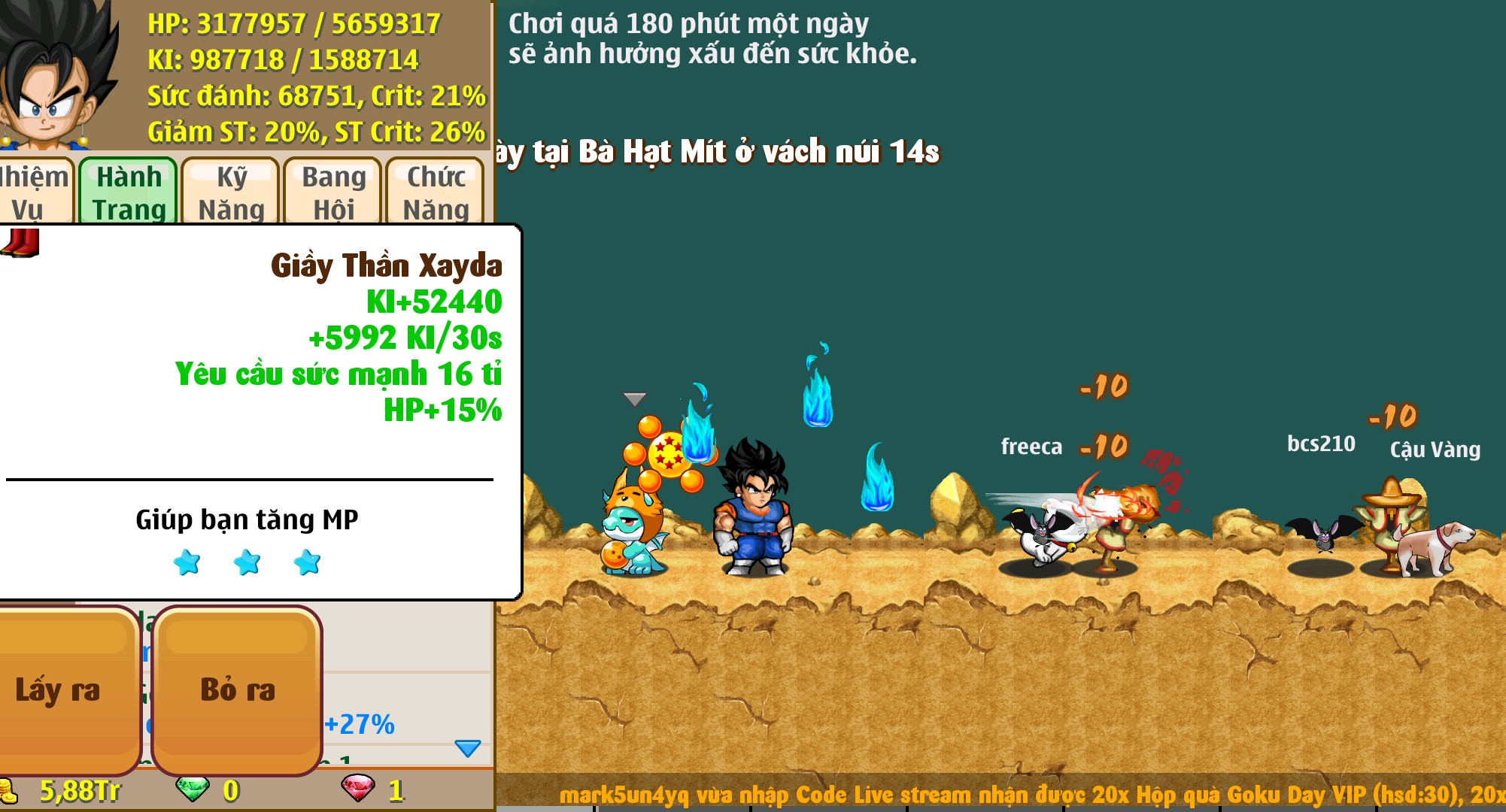This screenshot has height=812, width=1506.
Task: Switch to the Nhiệm Vụ tab
Action: [x=35, y=192]
